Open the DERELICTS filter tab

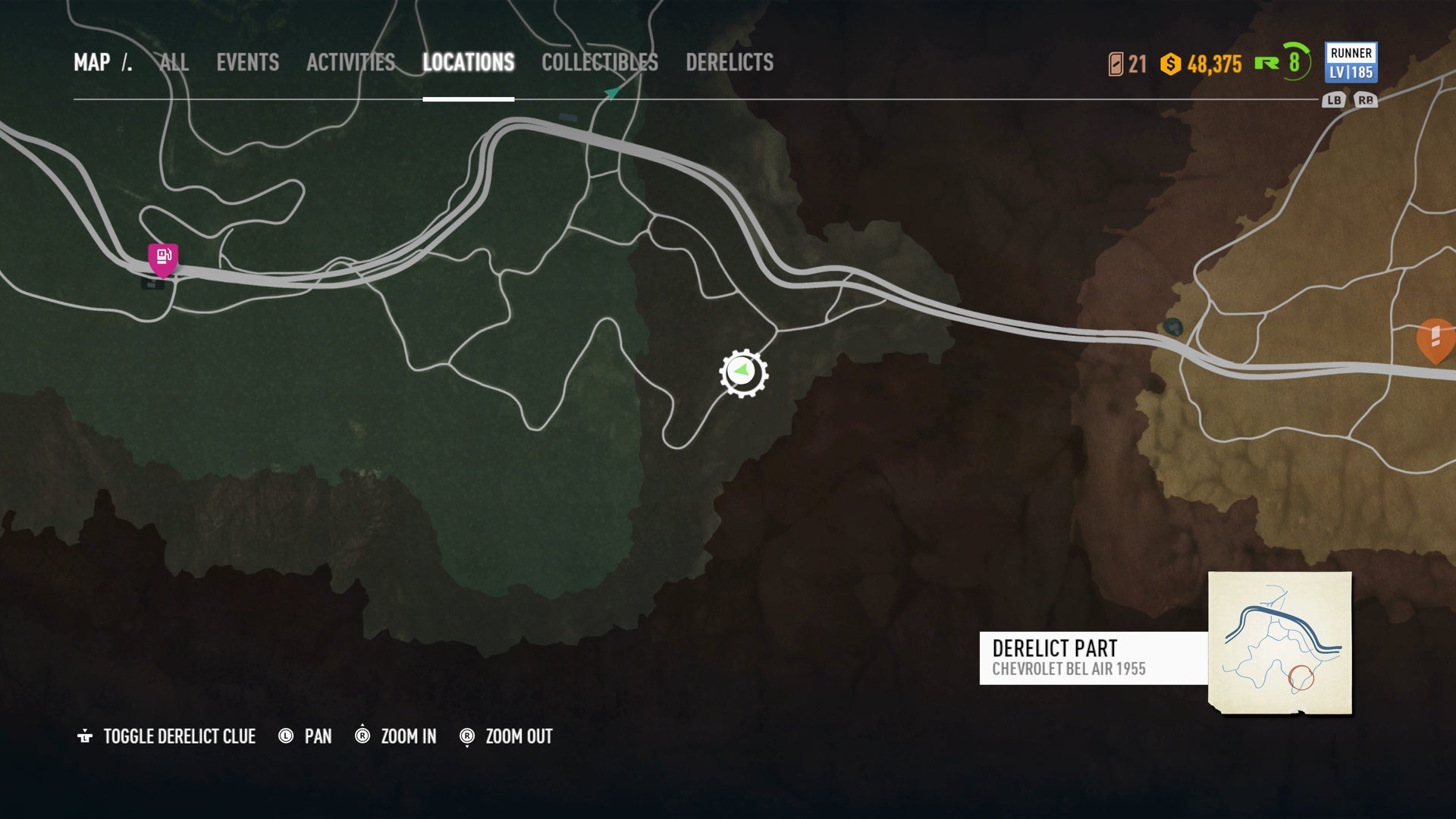730,64
